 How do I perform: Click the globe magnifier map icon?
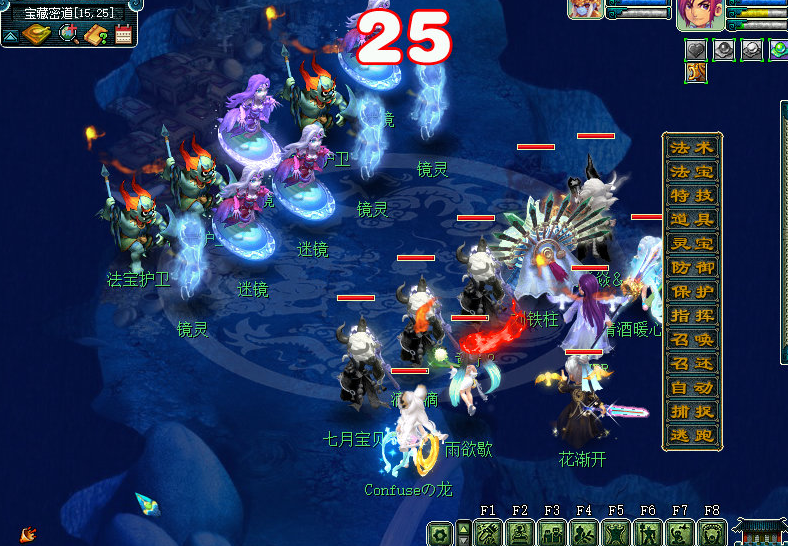(x=68, y=35)
